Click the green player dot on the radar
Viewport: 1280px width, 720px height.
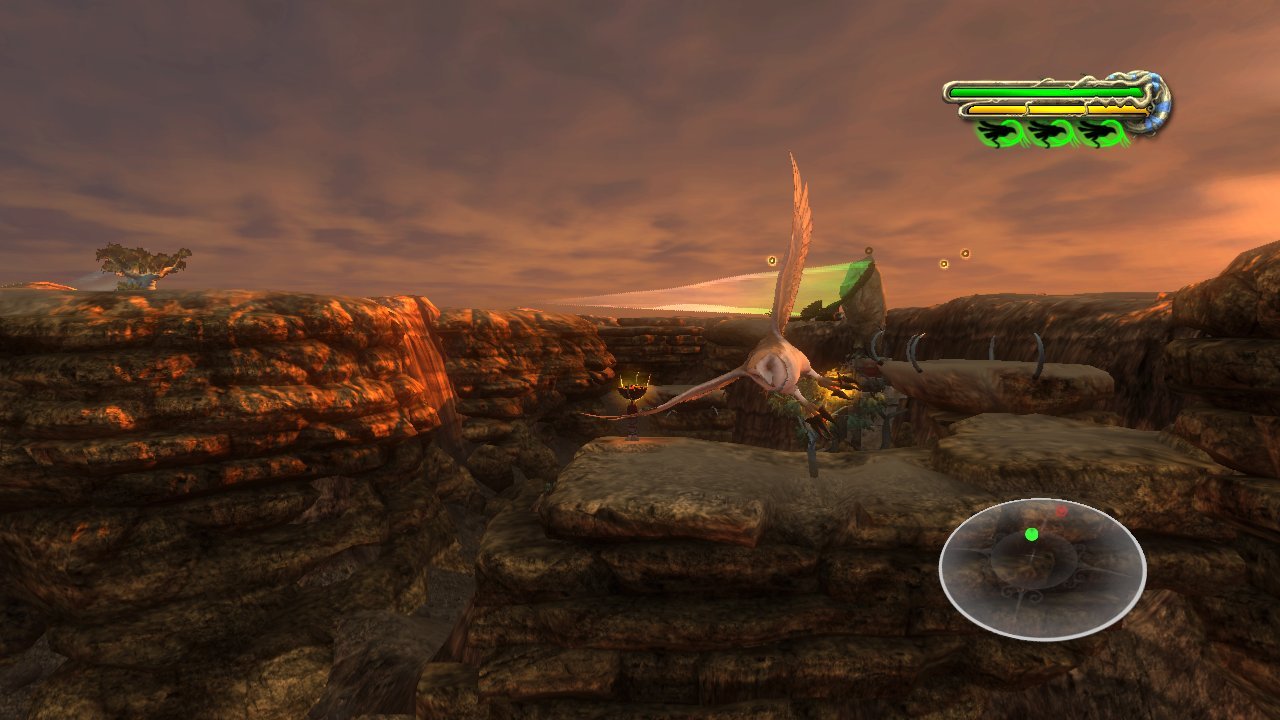pos(1031,534)
